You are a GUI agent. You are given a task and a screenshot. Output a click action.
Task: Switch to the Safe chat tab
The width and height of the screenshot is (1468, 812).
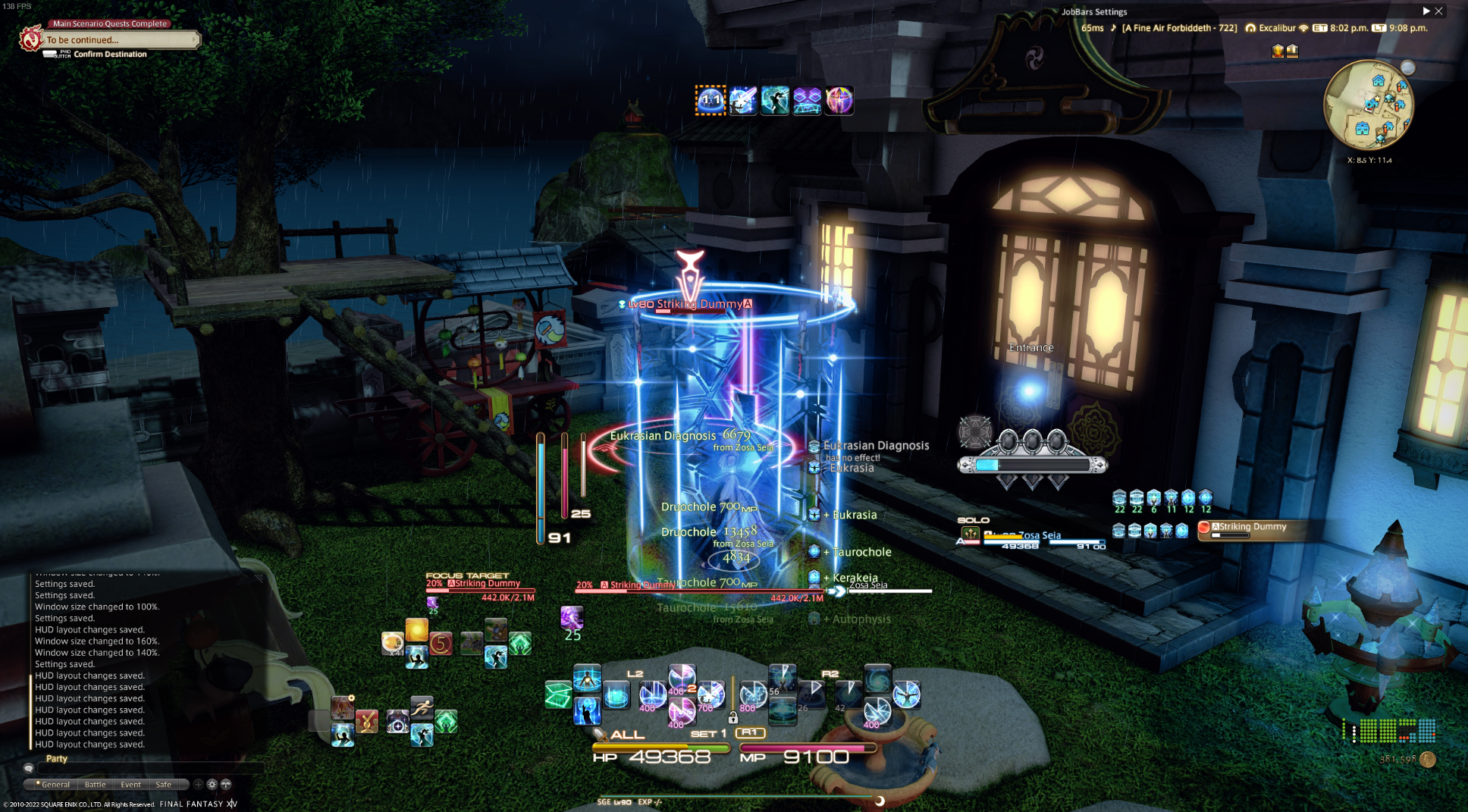[163, 785]
